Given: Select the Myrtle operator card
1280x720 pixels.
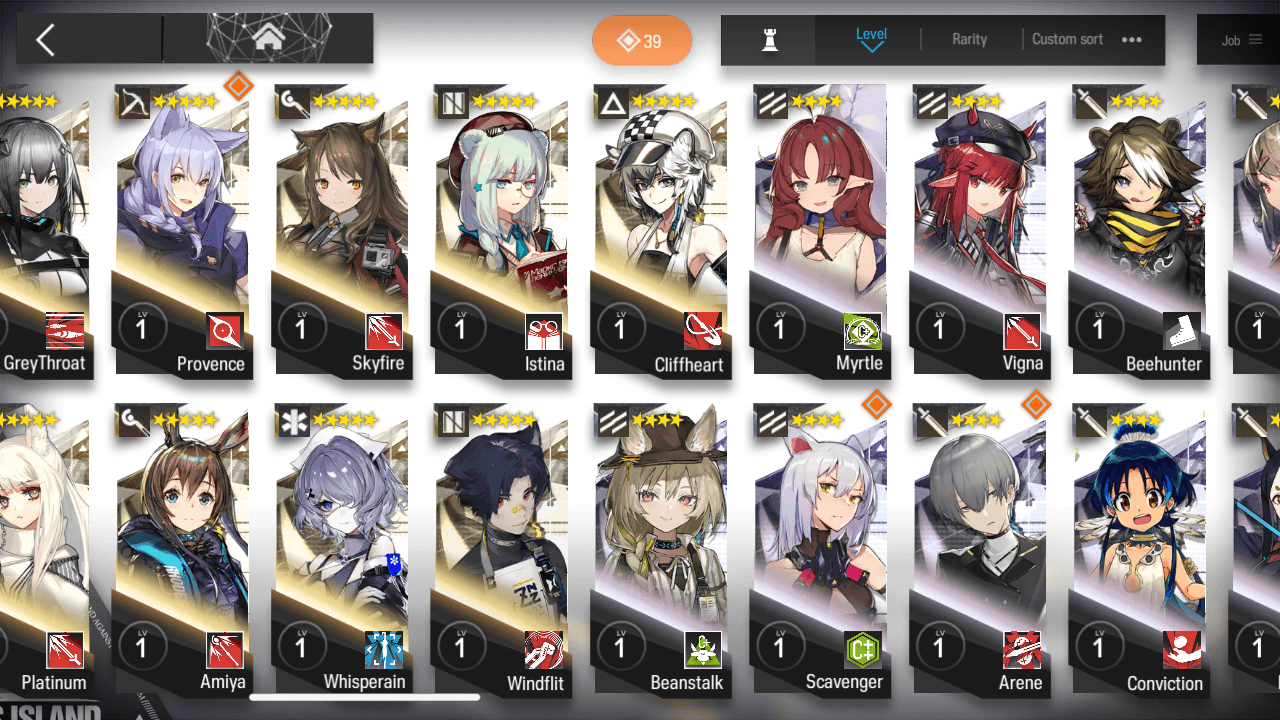Looking at the screenshot, I should point(820,230).
